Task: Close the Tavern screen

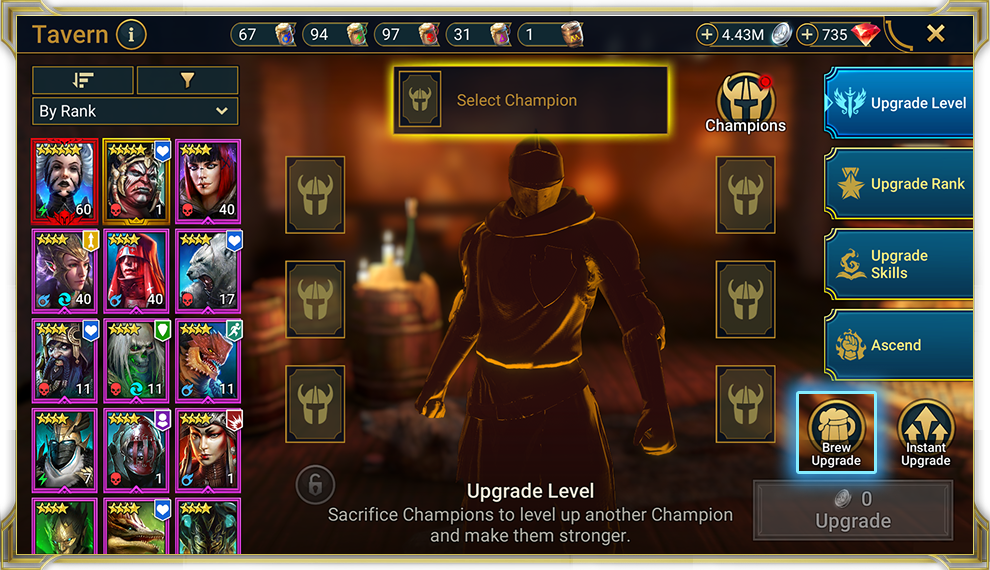Action: [935, 34]
